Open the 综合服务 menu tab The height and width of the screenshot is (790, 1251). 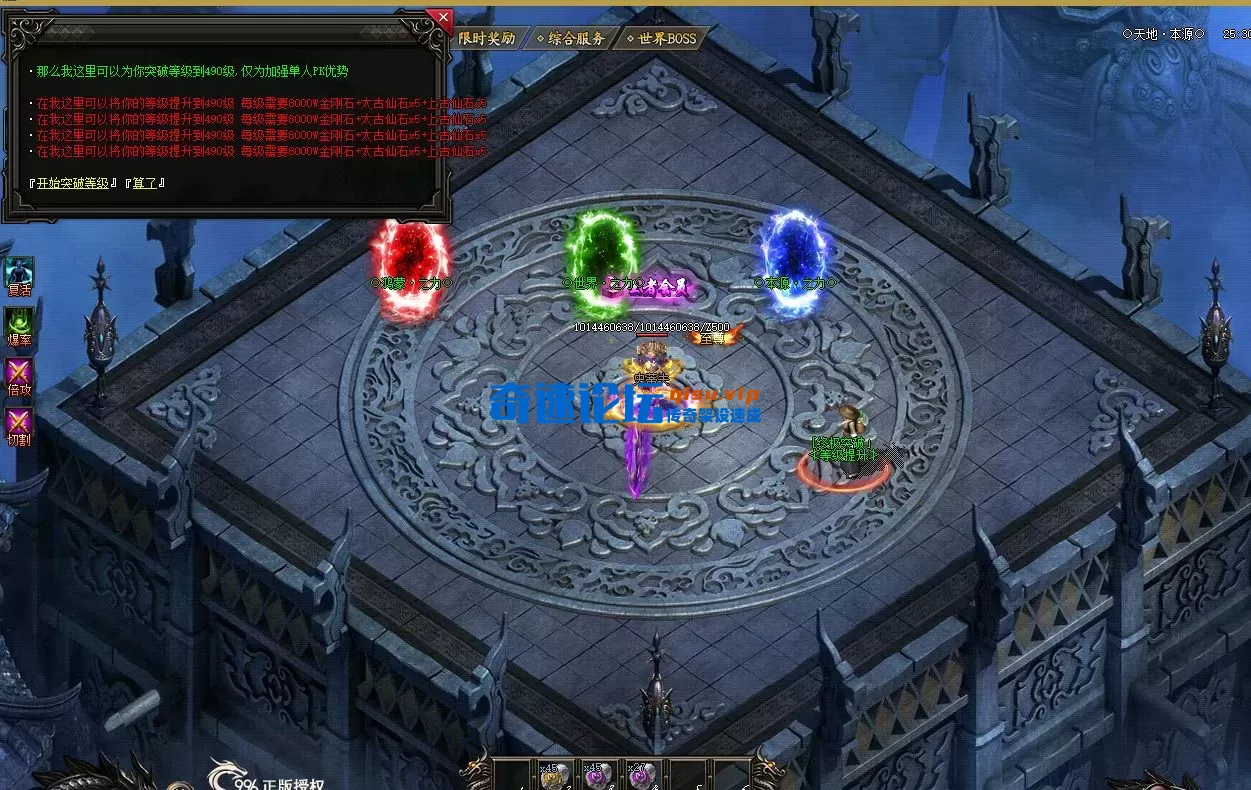pyautogui.click(x=572, y=39)
